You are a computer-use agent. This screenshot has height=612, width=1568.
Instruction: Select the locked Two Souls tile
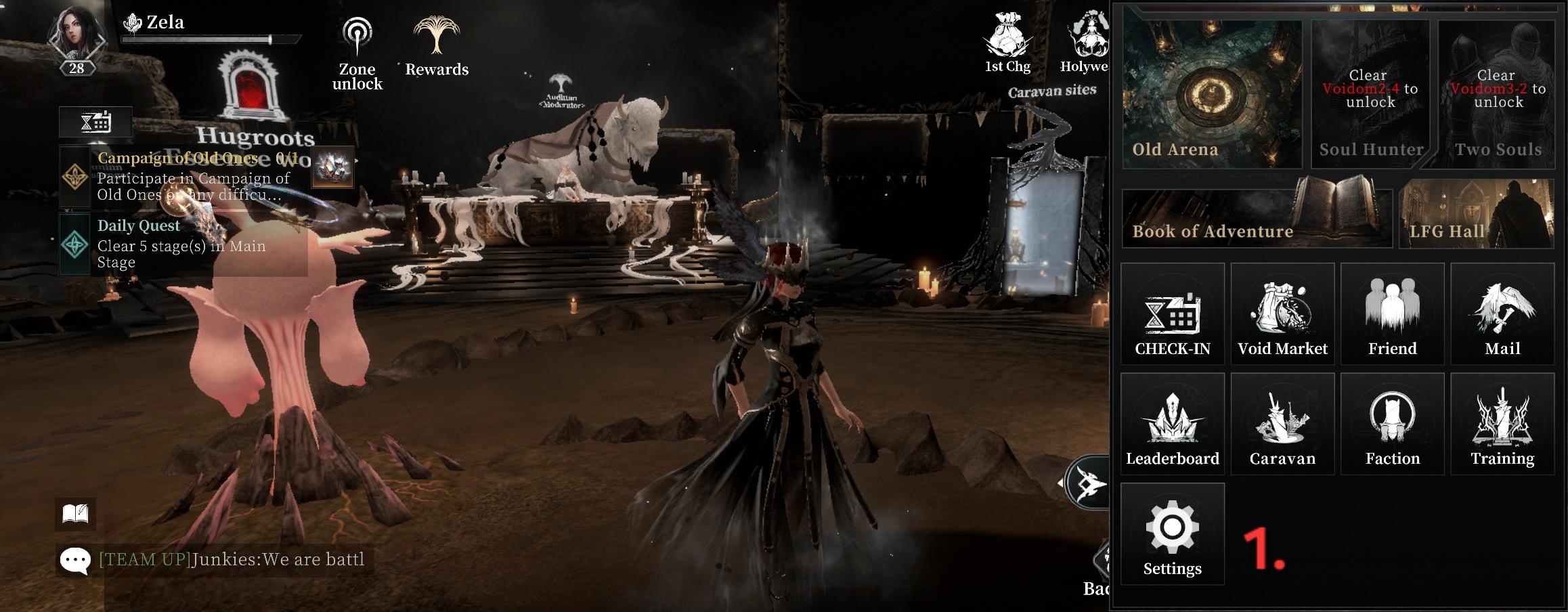click(x=1497, y=95)
